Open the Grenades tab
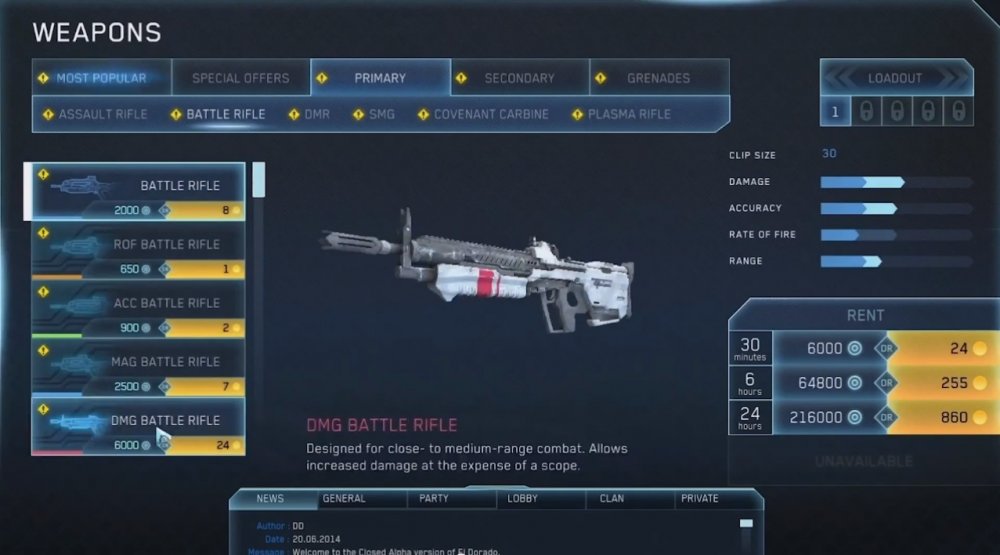Image resolution: width=1000 pixels, height=555 pixels. pos(658,78)
